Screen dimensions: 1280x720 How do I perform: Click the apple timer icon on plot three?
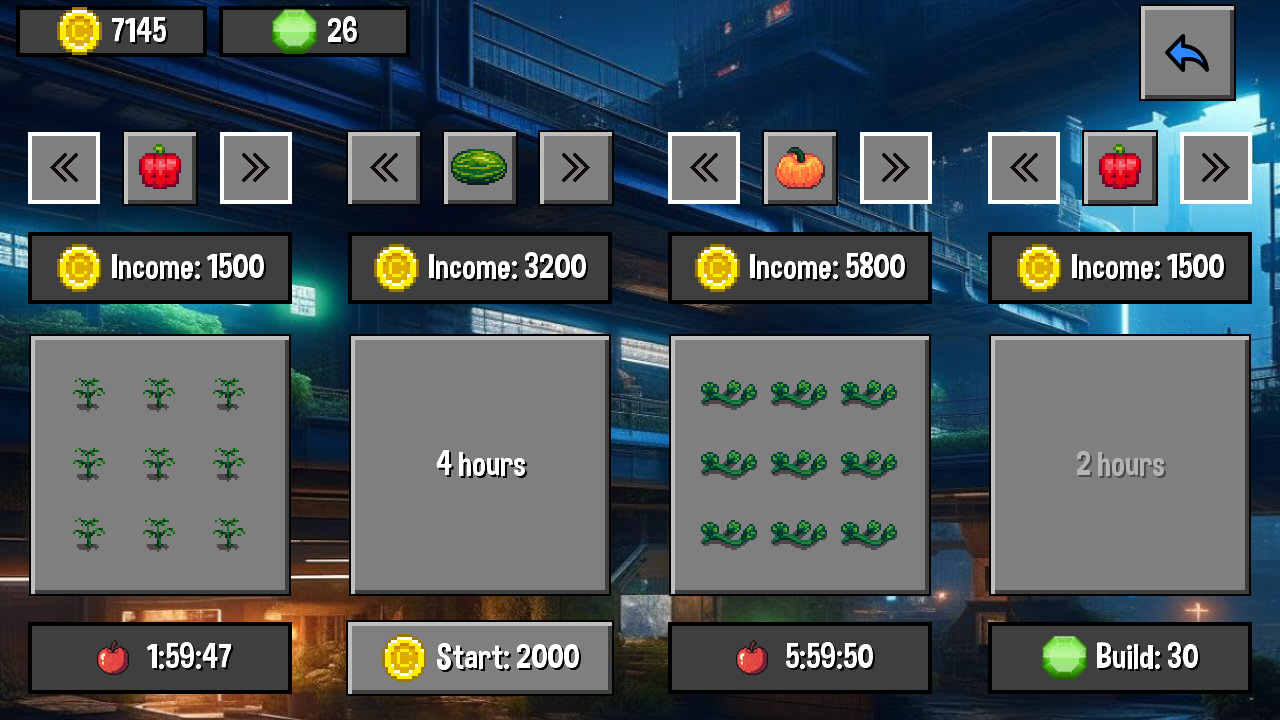pos(751,657)
